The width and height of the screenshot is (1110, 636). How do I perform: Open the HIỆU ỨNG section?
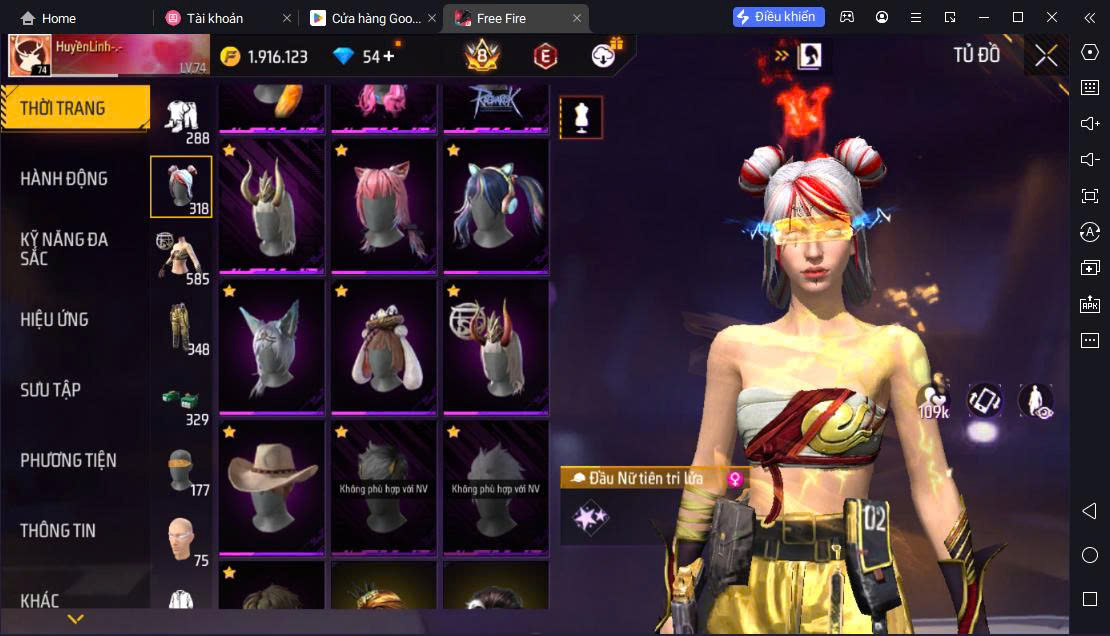point(55,320)
